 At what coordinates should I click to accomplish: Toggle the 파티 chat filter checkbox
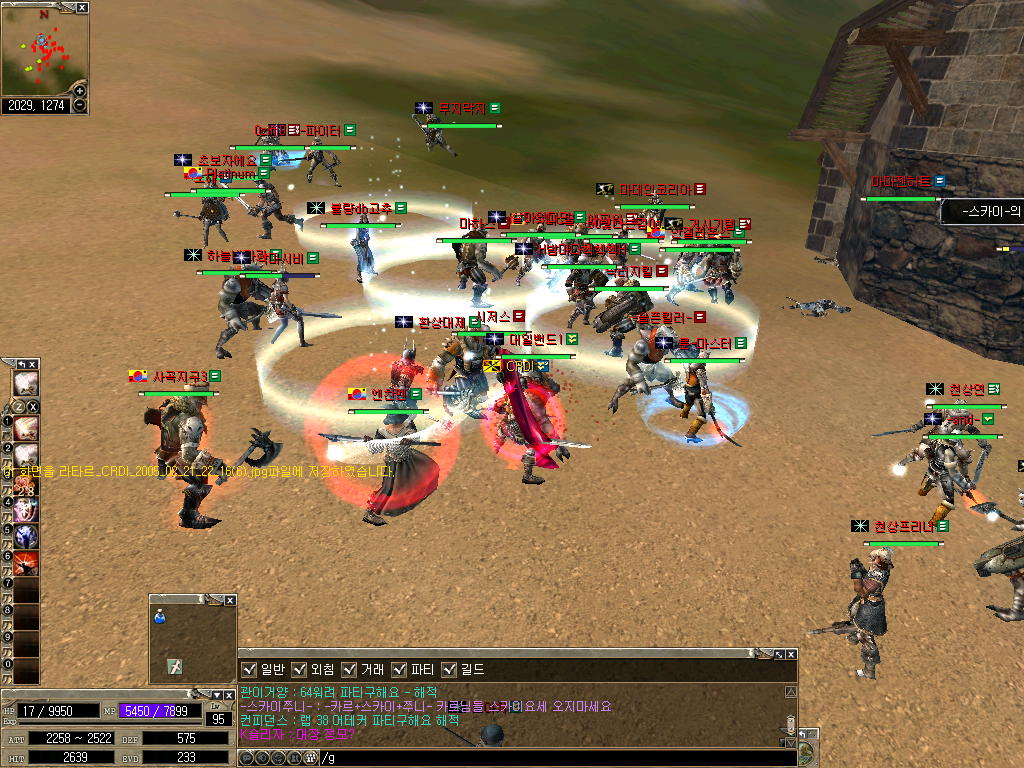pyautogui.click(x=399, y=669)
